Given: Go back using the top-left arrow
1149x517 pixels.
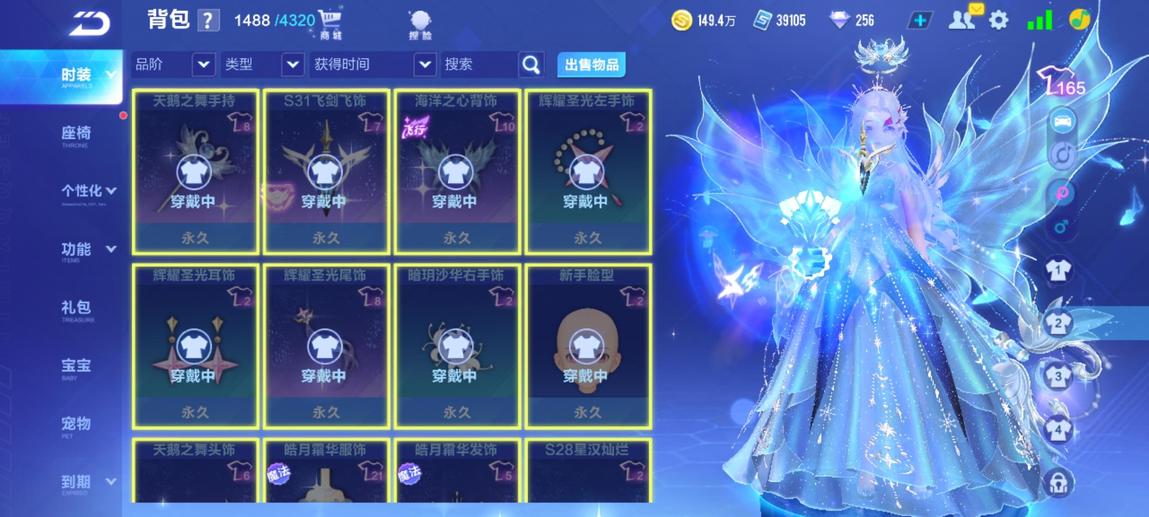Looking at the screenshot, I should [90, 22].
